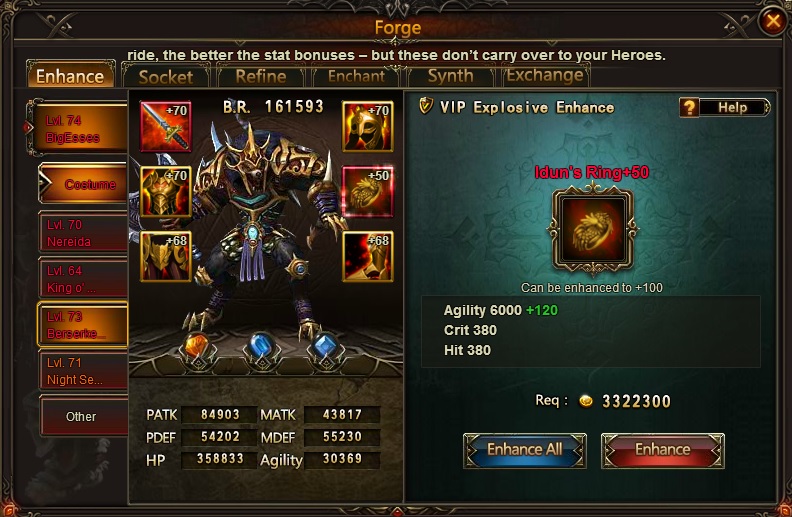Show the Exchange tab
Image resolution: width=792 pixels, height=517 pixels.
544,75
